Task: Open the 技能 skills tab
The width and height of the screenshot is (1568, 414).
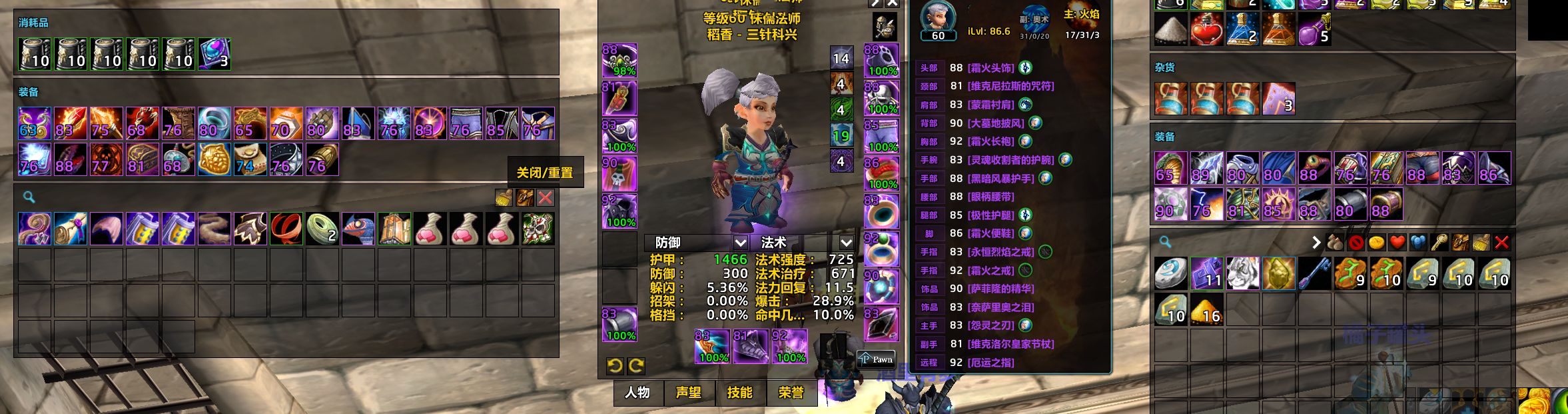Action: pos(739,393)
